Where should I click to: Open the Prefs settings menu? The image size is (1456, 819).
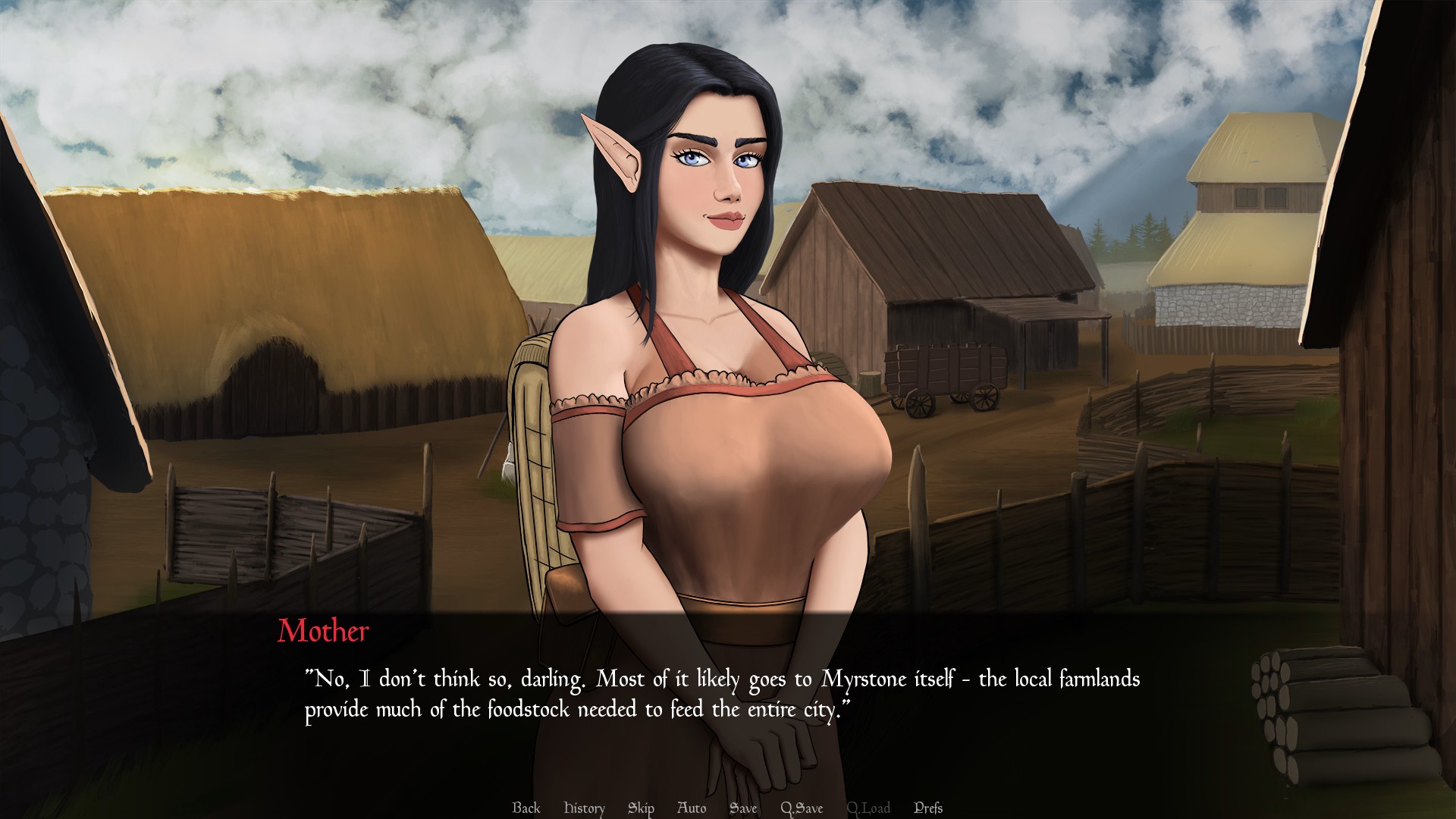point(928,808)
